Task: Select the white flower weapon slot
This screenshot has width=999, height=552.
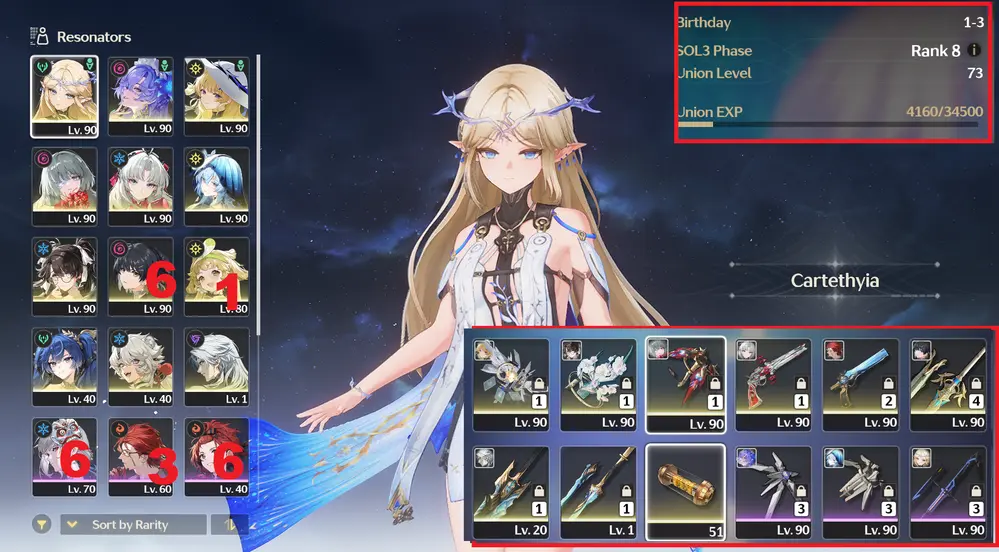Action: pos(598,383)
